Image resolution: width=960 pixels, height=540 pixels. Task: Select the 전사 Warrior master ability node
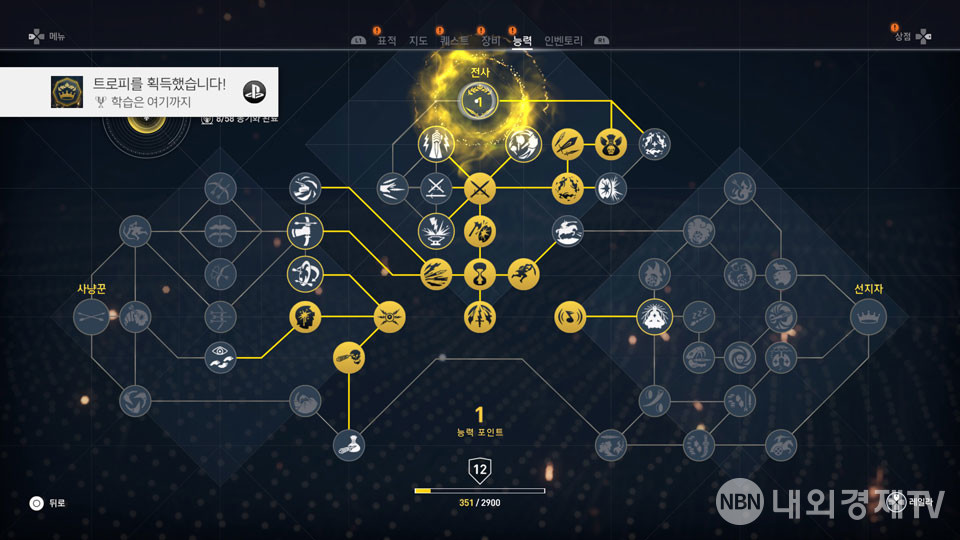coord(478,100)
